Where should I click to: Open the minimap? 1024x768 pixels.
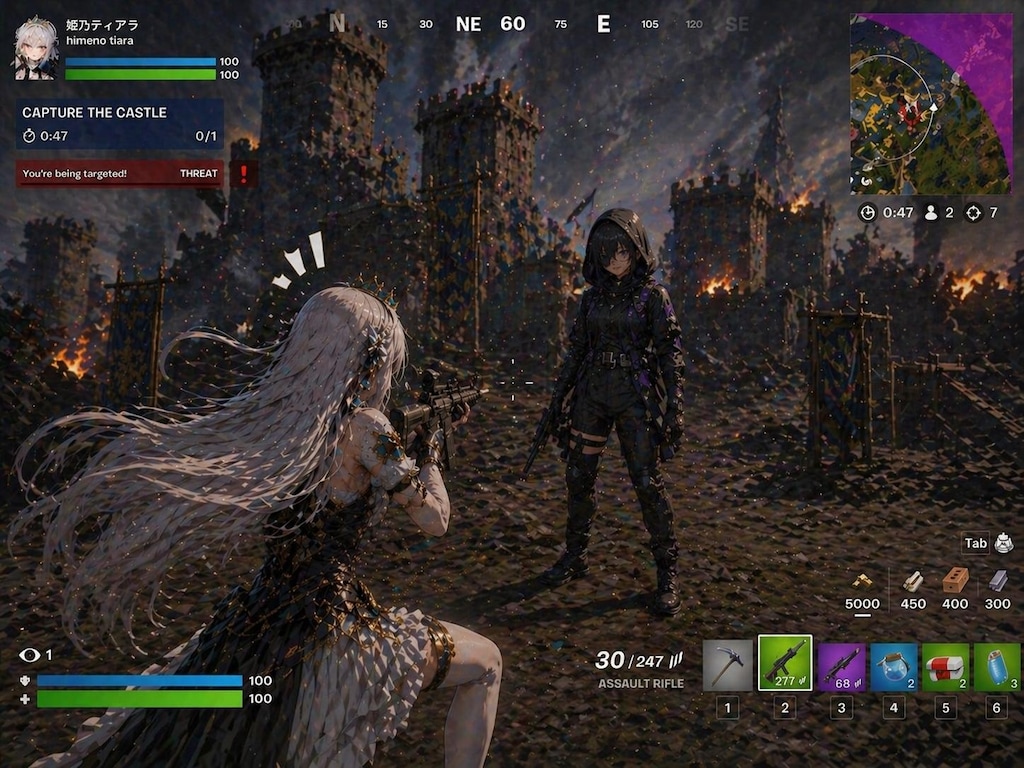(x=930, y=104)
